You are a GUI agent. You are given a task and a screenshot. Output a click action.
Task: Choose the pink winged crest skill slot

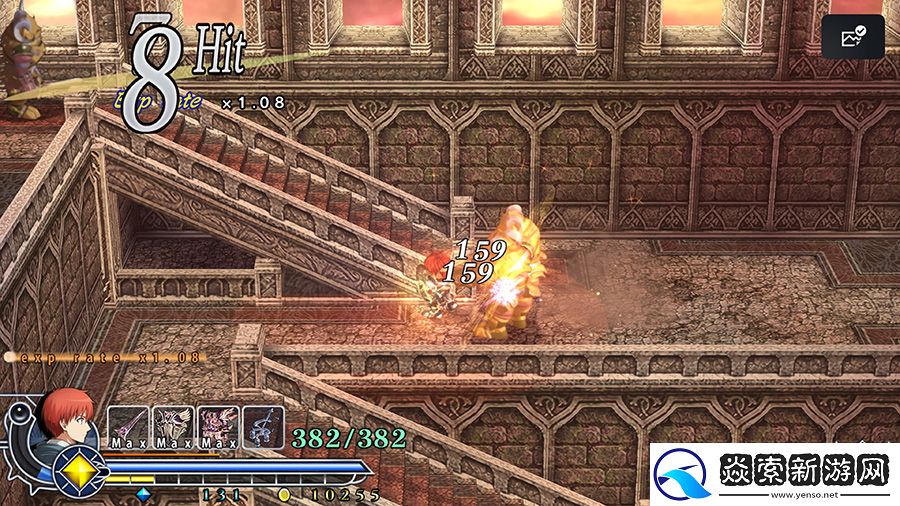pyautogui.click(x=218, y=425)
